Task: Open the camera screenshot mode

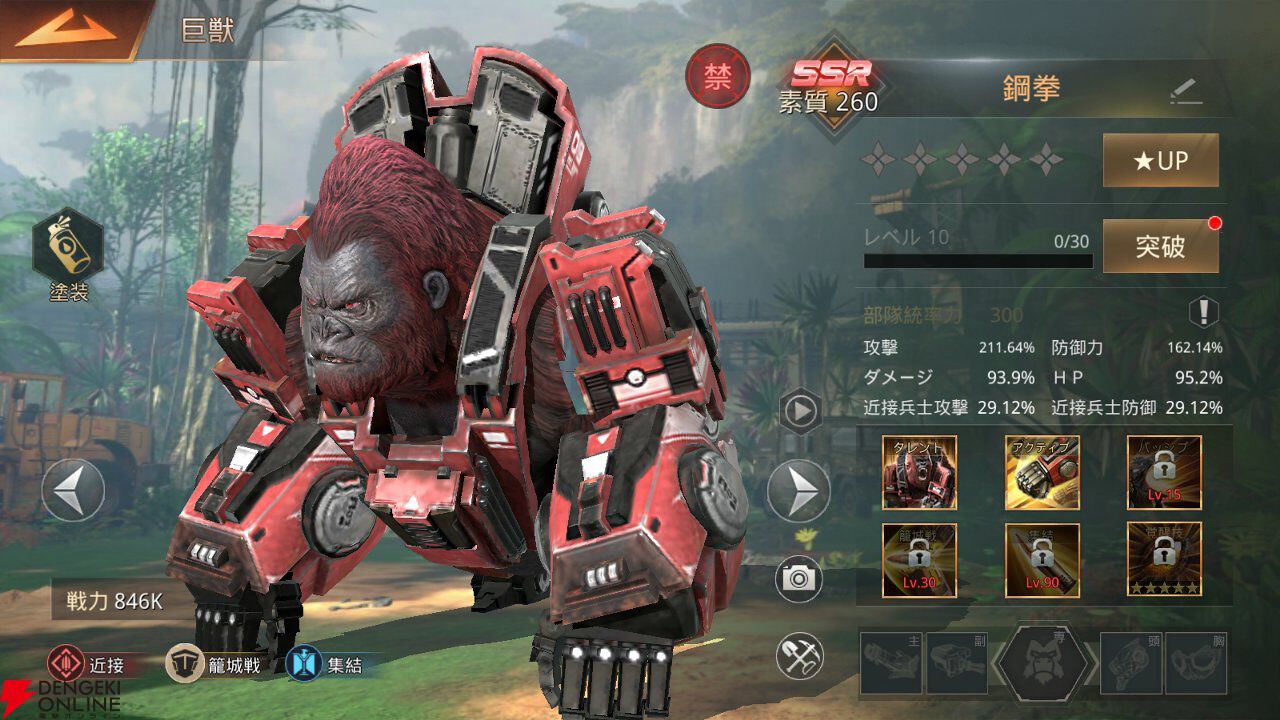Action: coord(800,579)
